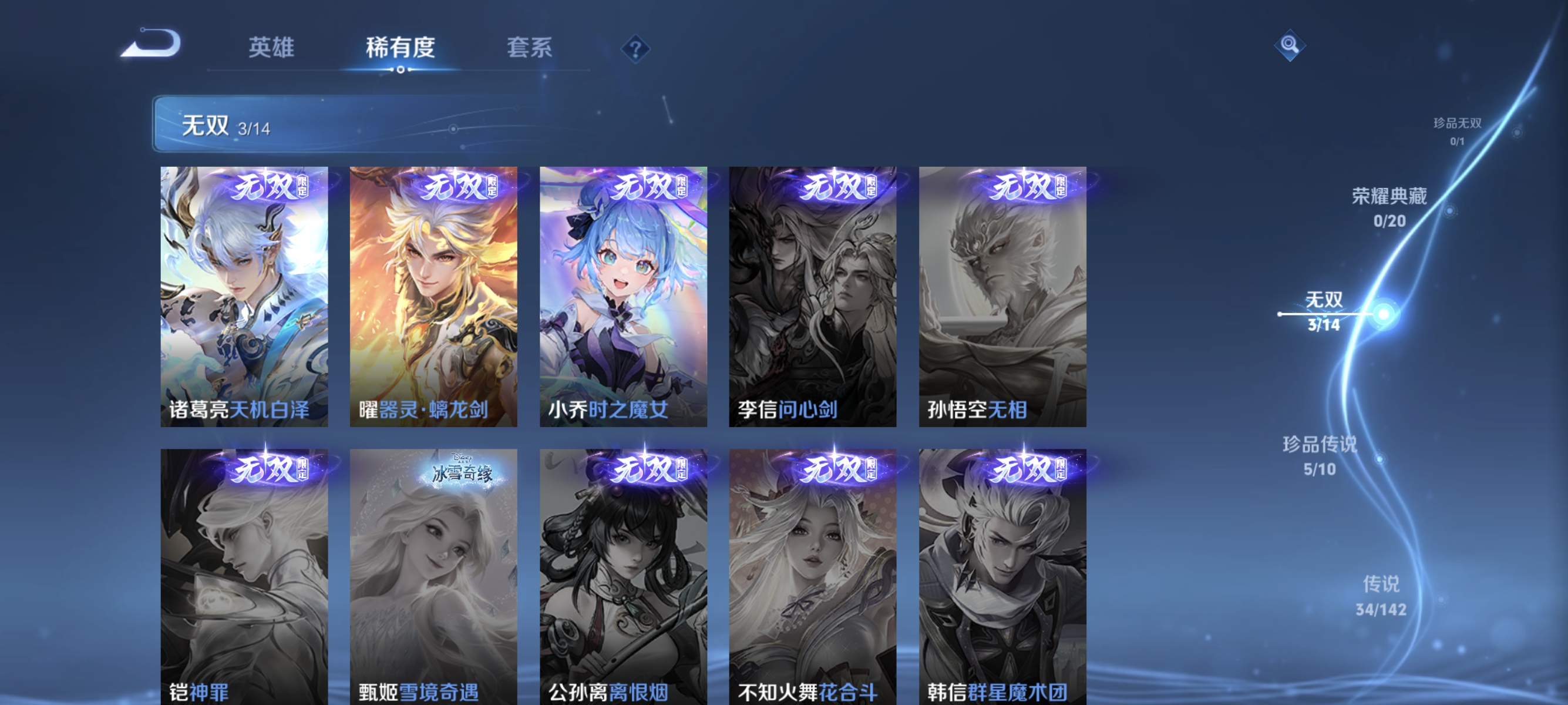Open the search magnifier icon

click(x=1291, y=46)
